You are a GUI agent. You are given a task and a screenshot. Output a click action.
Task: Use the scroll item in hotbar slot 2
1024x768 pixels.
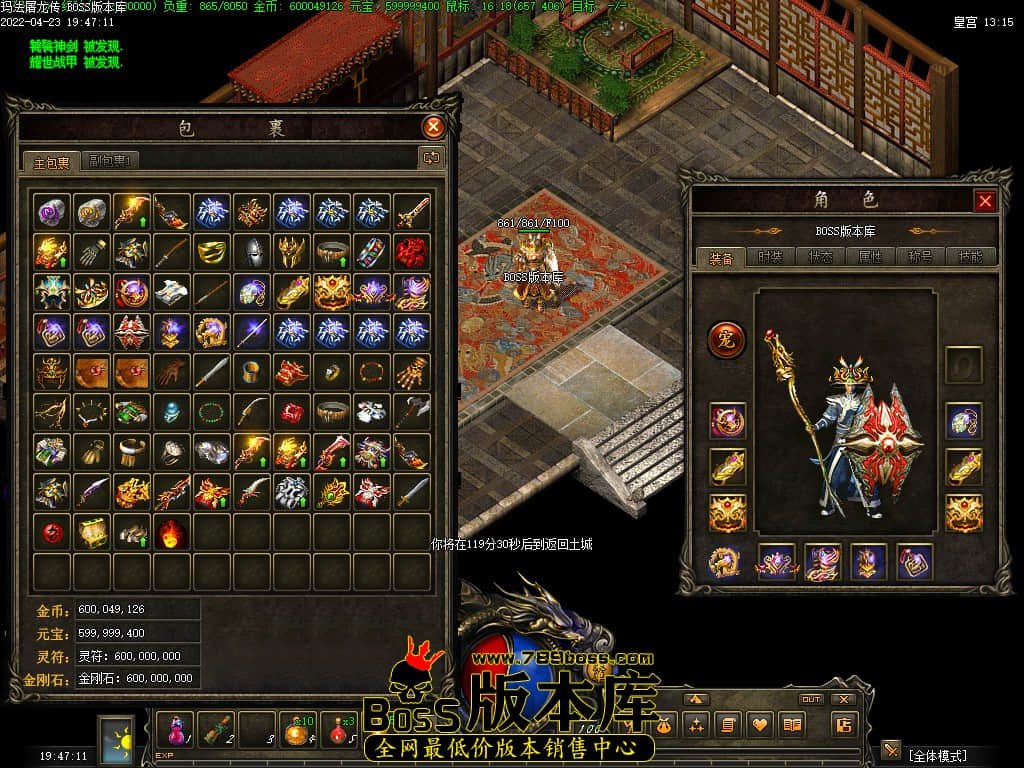(x=217, y=727)
